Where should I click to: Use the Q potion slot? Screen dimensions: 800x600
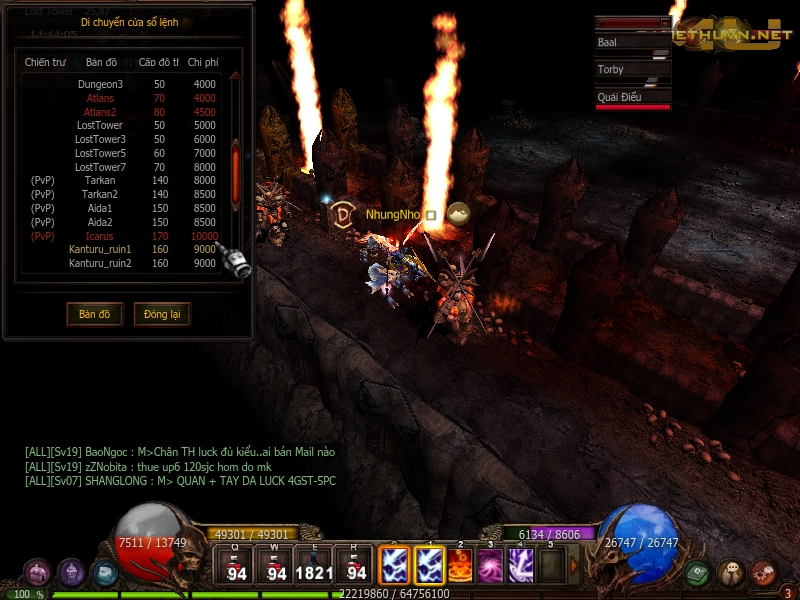tap(236, 565)
